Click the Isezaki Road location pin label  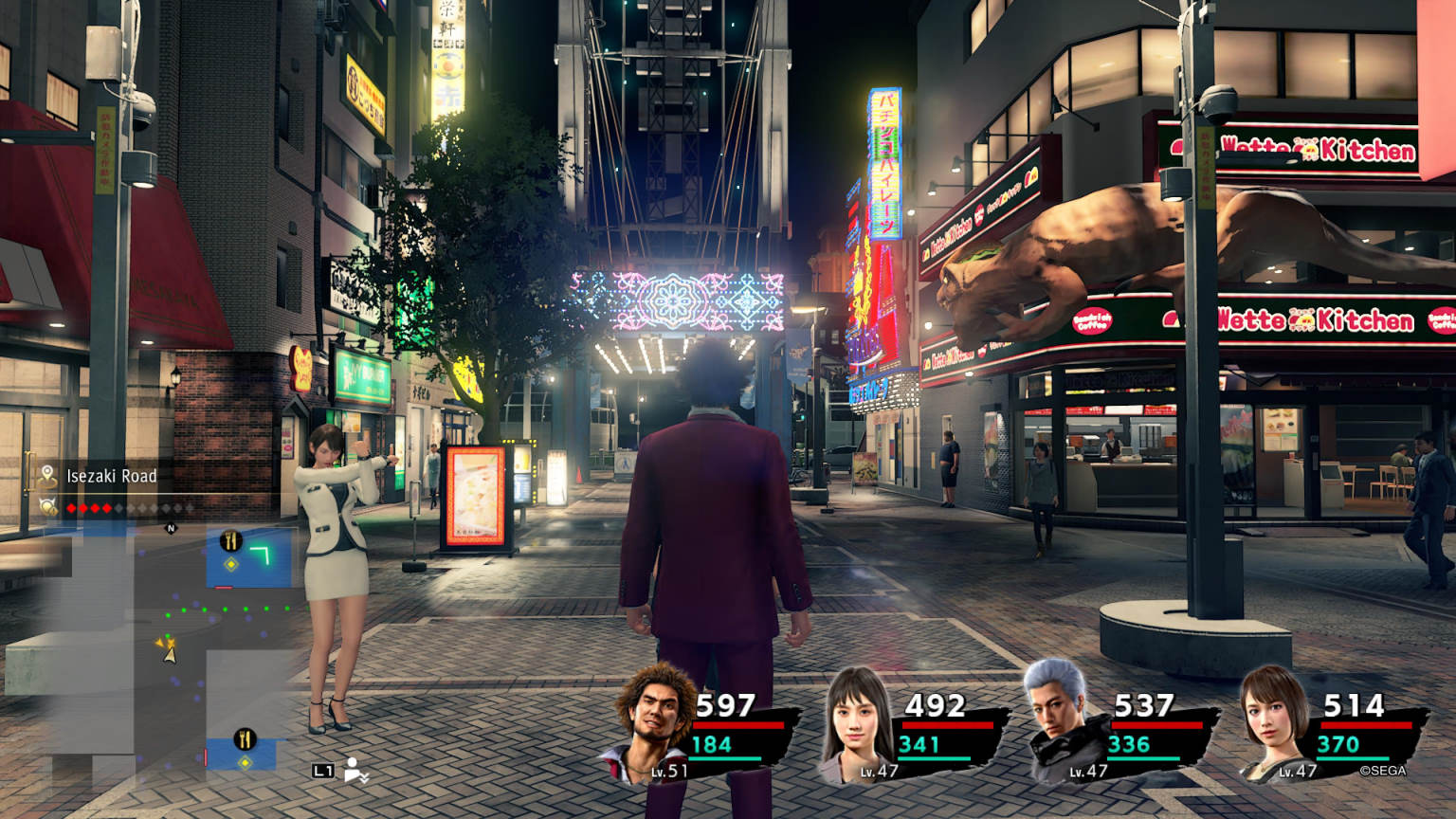click(111, 476)
